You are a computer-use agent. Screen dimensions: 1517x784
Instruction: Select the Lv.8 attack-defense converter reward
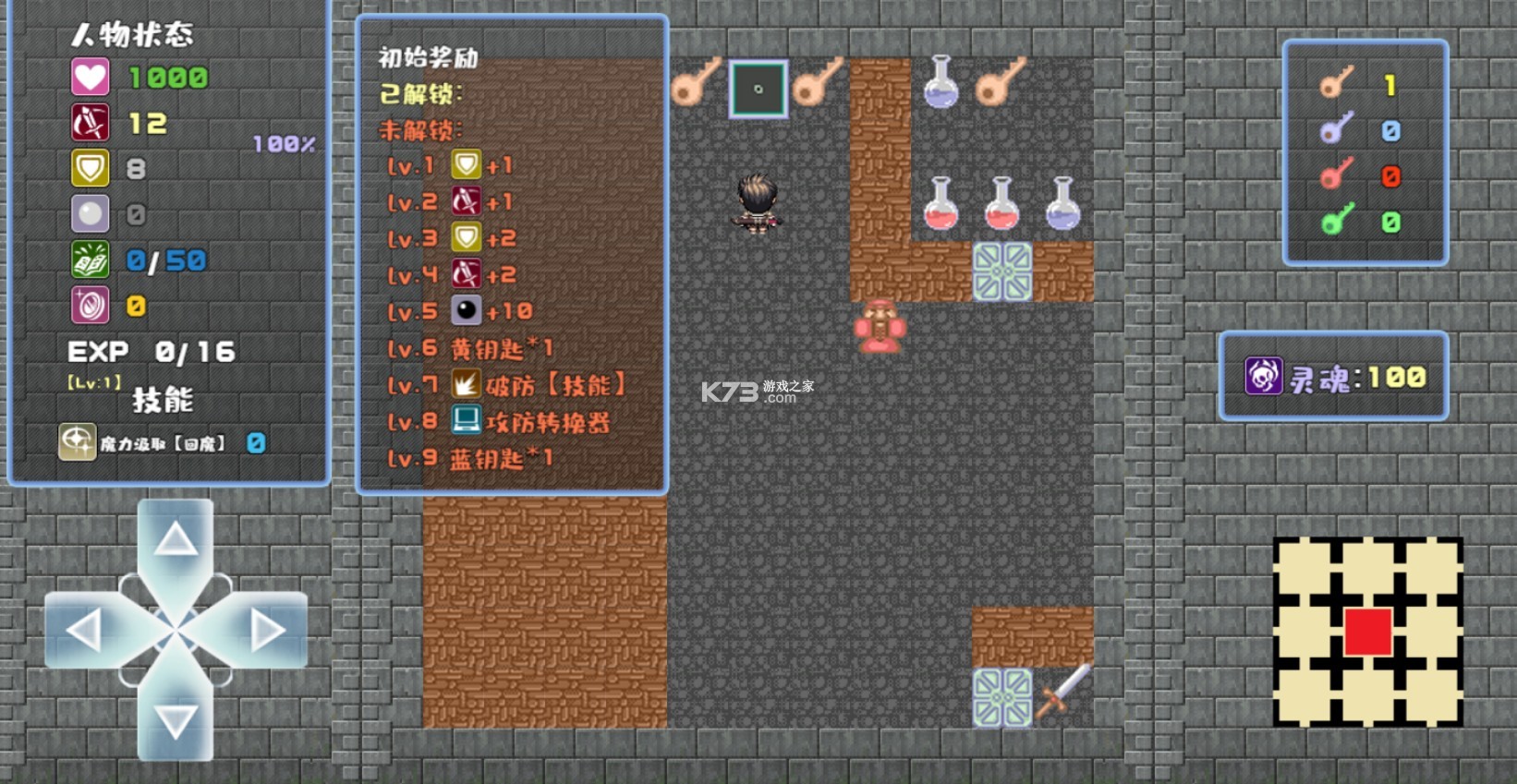(x=466, y=421)
